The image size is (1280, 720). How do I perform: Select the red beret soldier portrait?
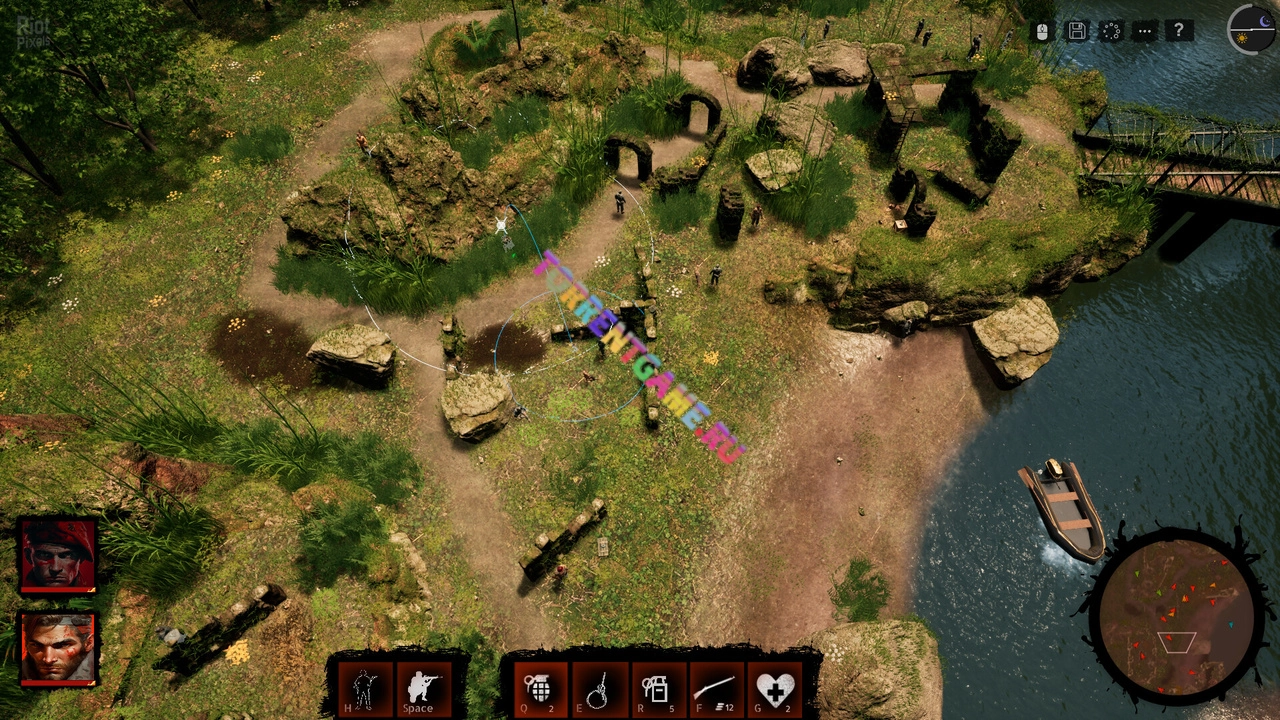click(58, 555)
